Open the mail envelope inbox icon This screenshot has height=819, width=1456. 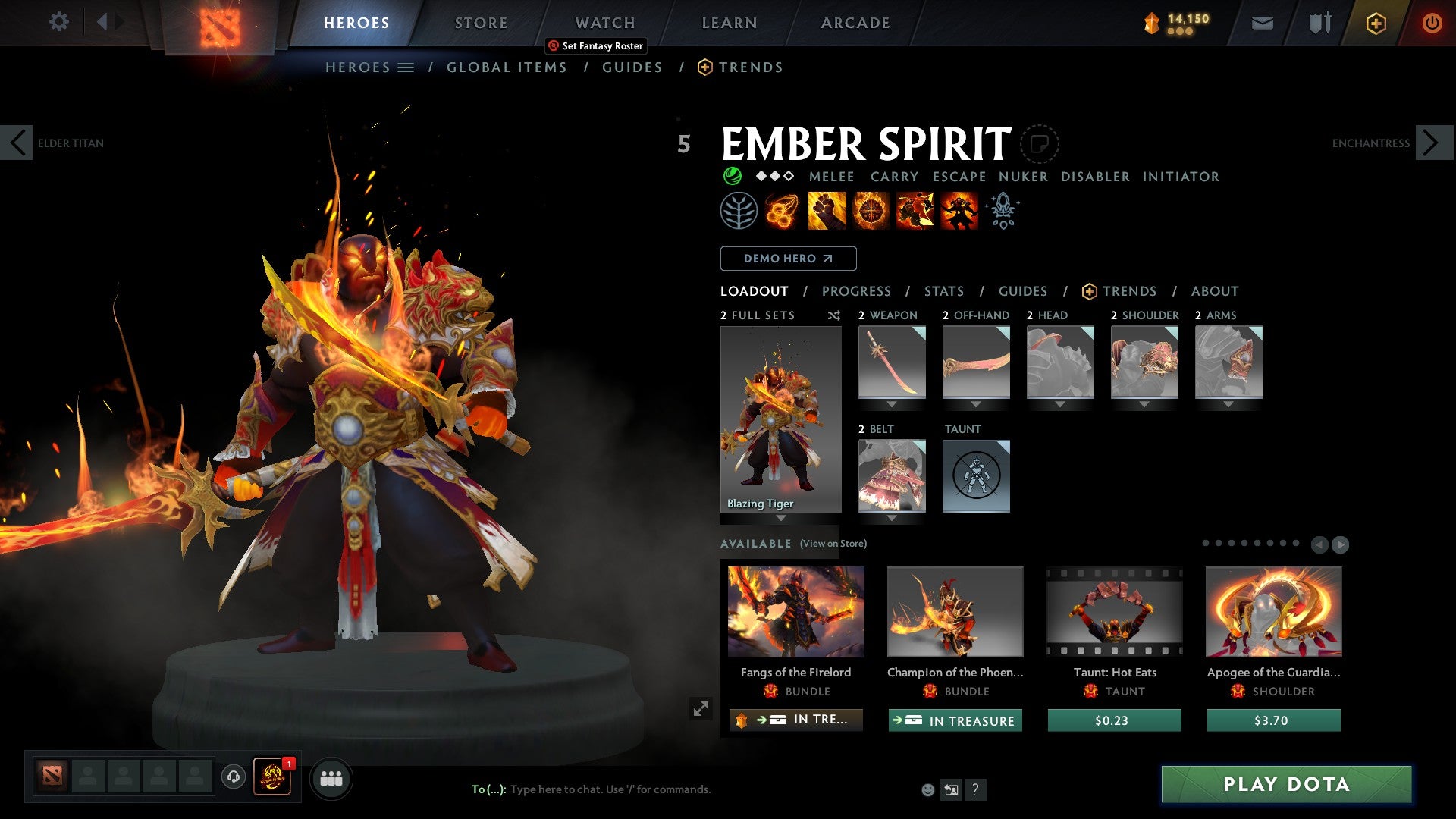coord(1261,23)
